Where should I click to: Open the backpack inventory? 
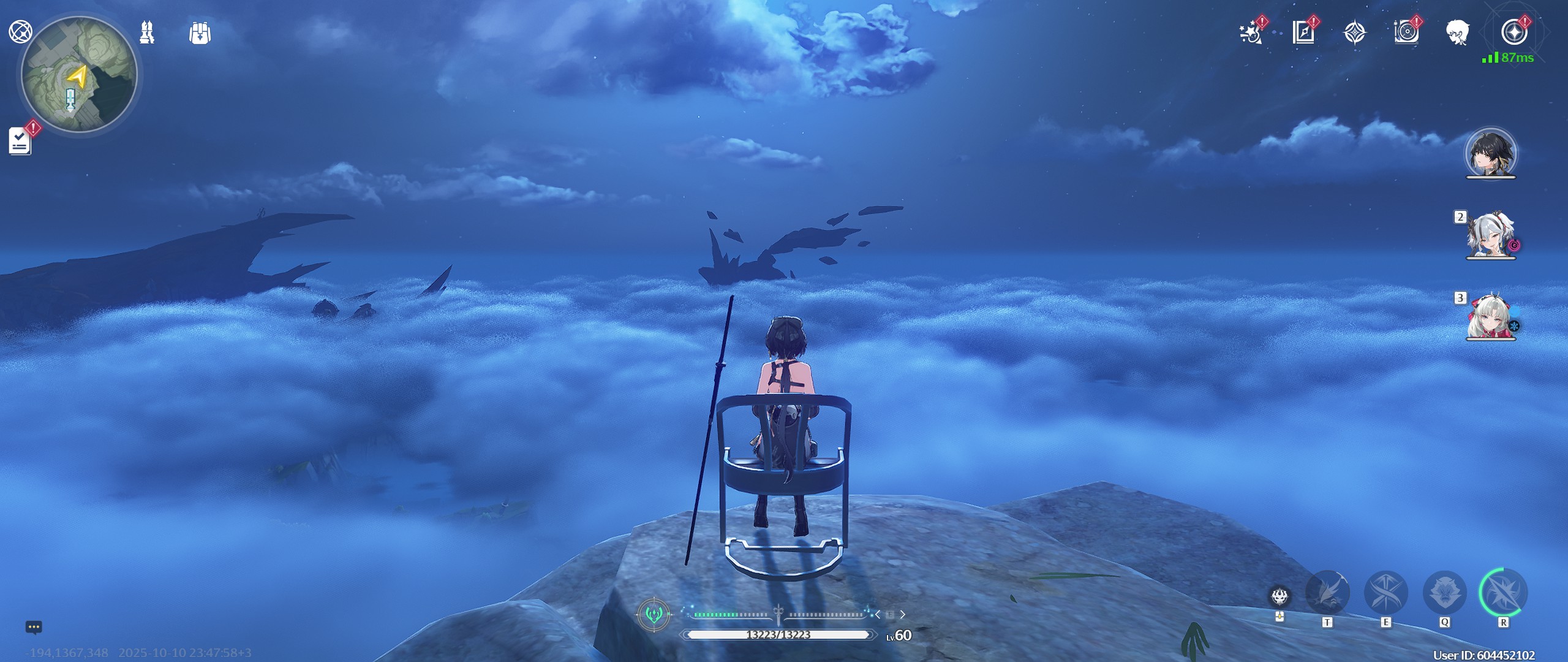click(x=200, y=33)
